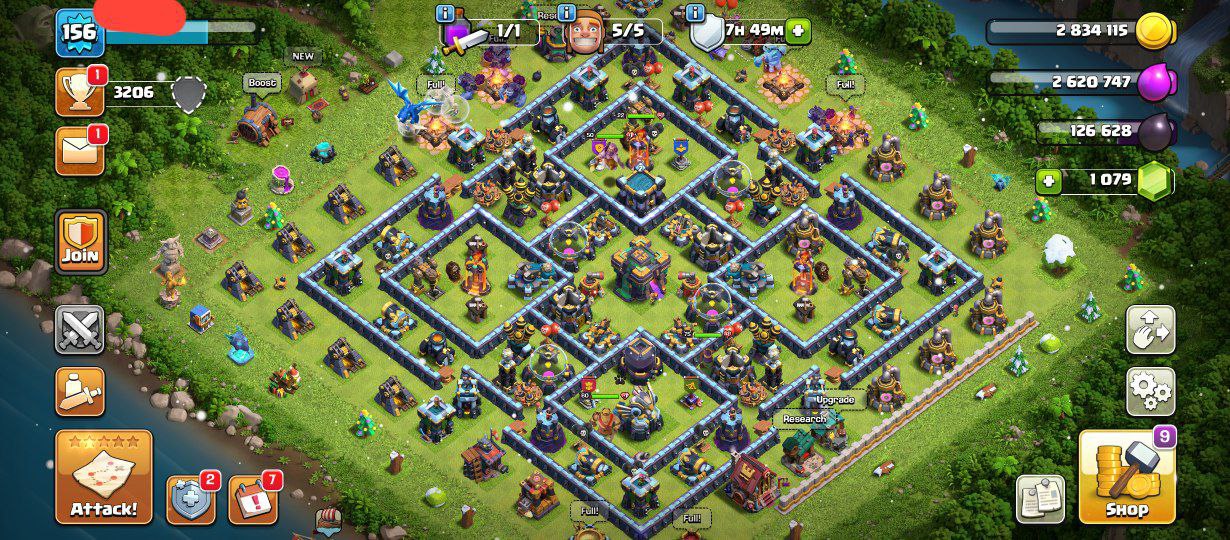Image resolution: width=1230 pixels, height=540 pixels.
Task: Open the crossed swords clan war button
Action: coord(80,330)
